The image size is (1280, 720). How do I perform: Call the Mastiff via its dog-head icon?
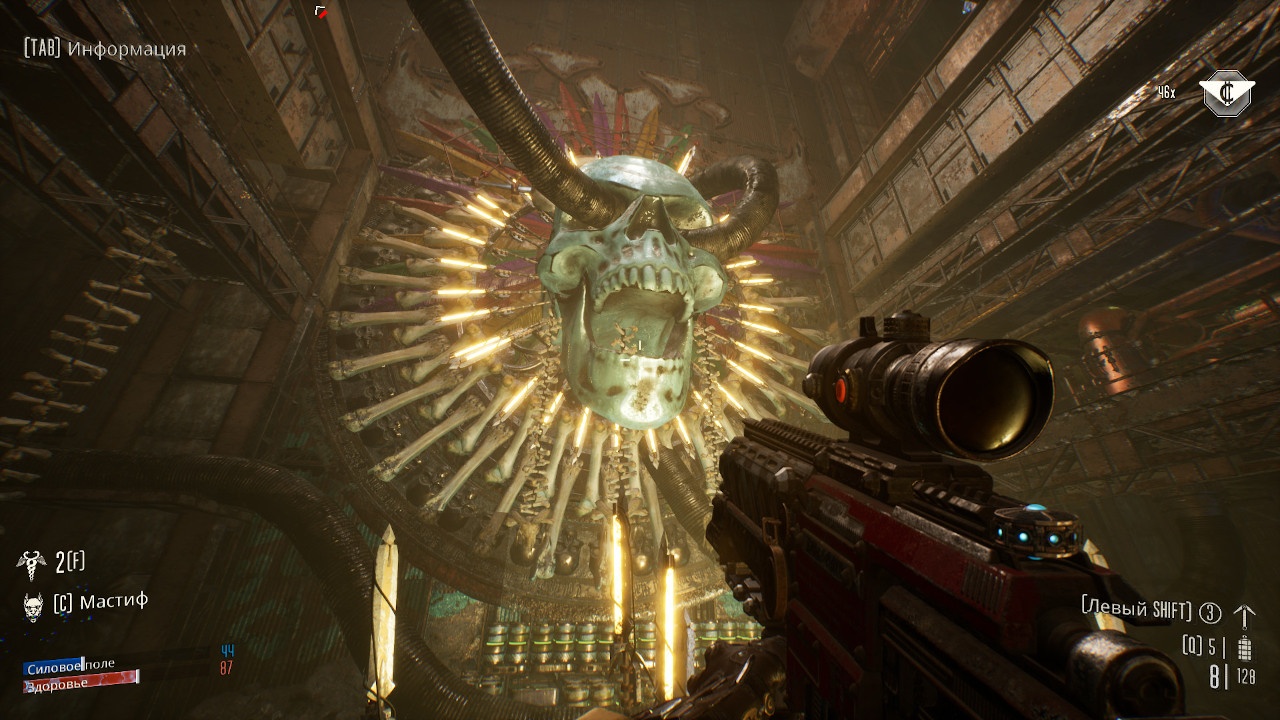tap(32, 604)
